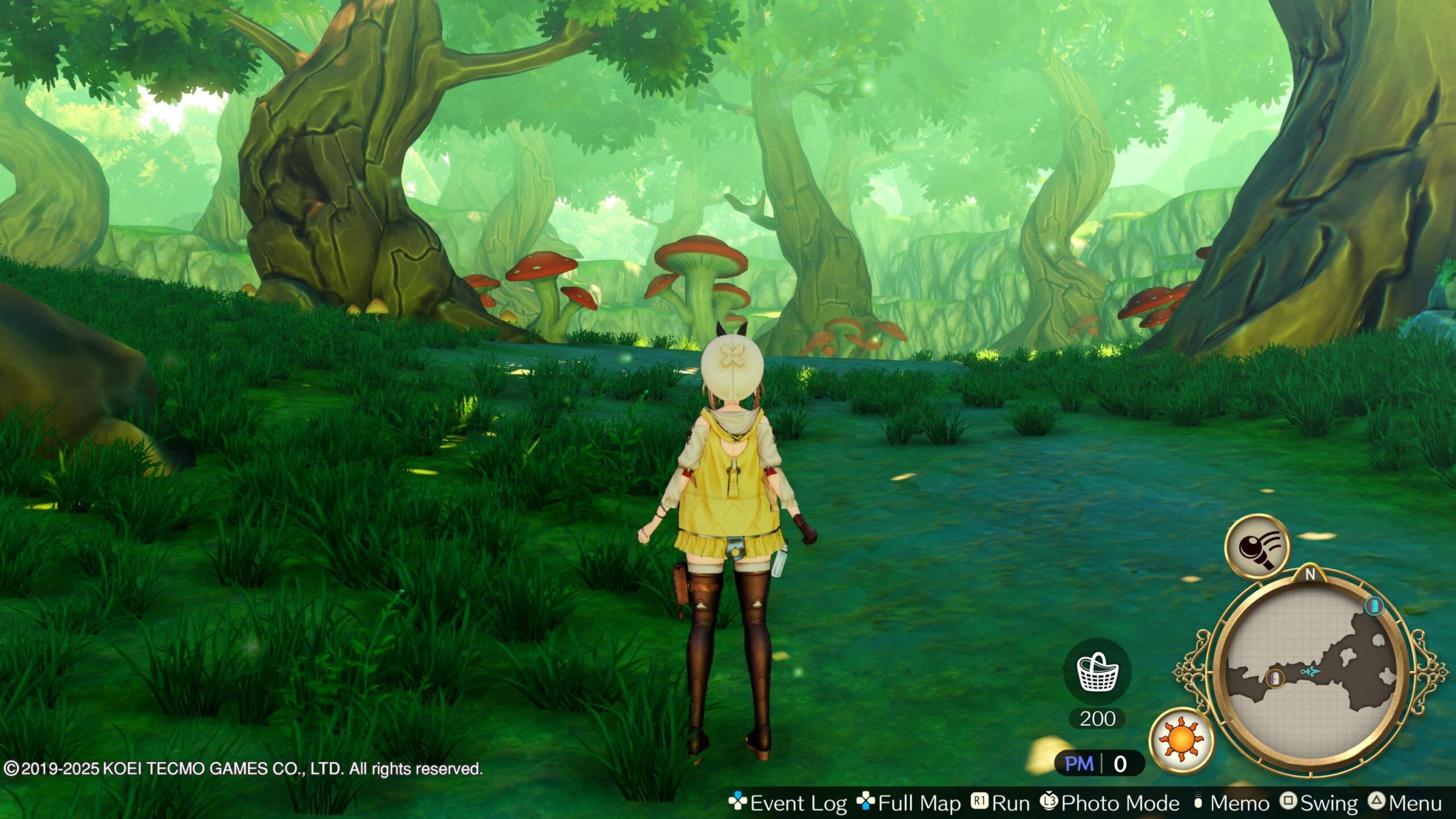1456x819 pixels.
Task: Select the blue marker on the minimap's edge
Action: click(x=1374, y=606)
